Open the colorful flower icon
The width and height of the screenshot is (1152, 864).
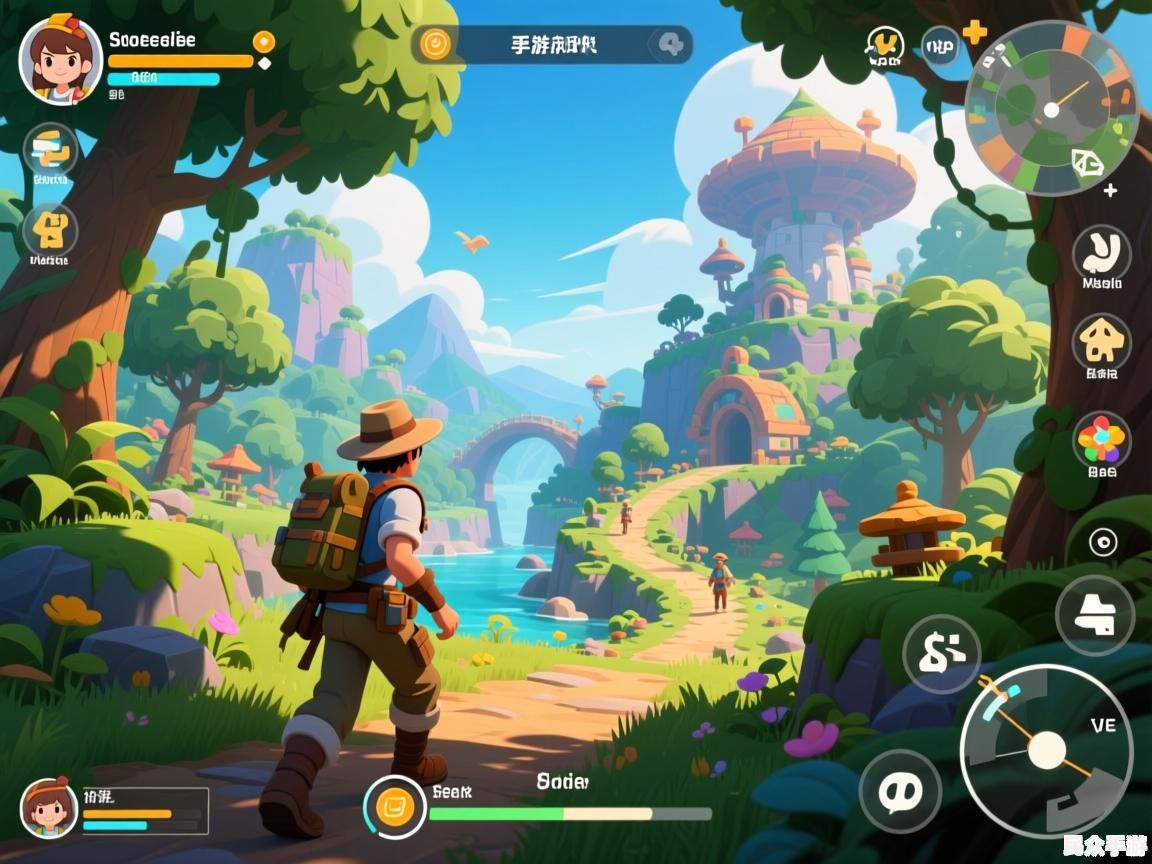1102,440
